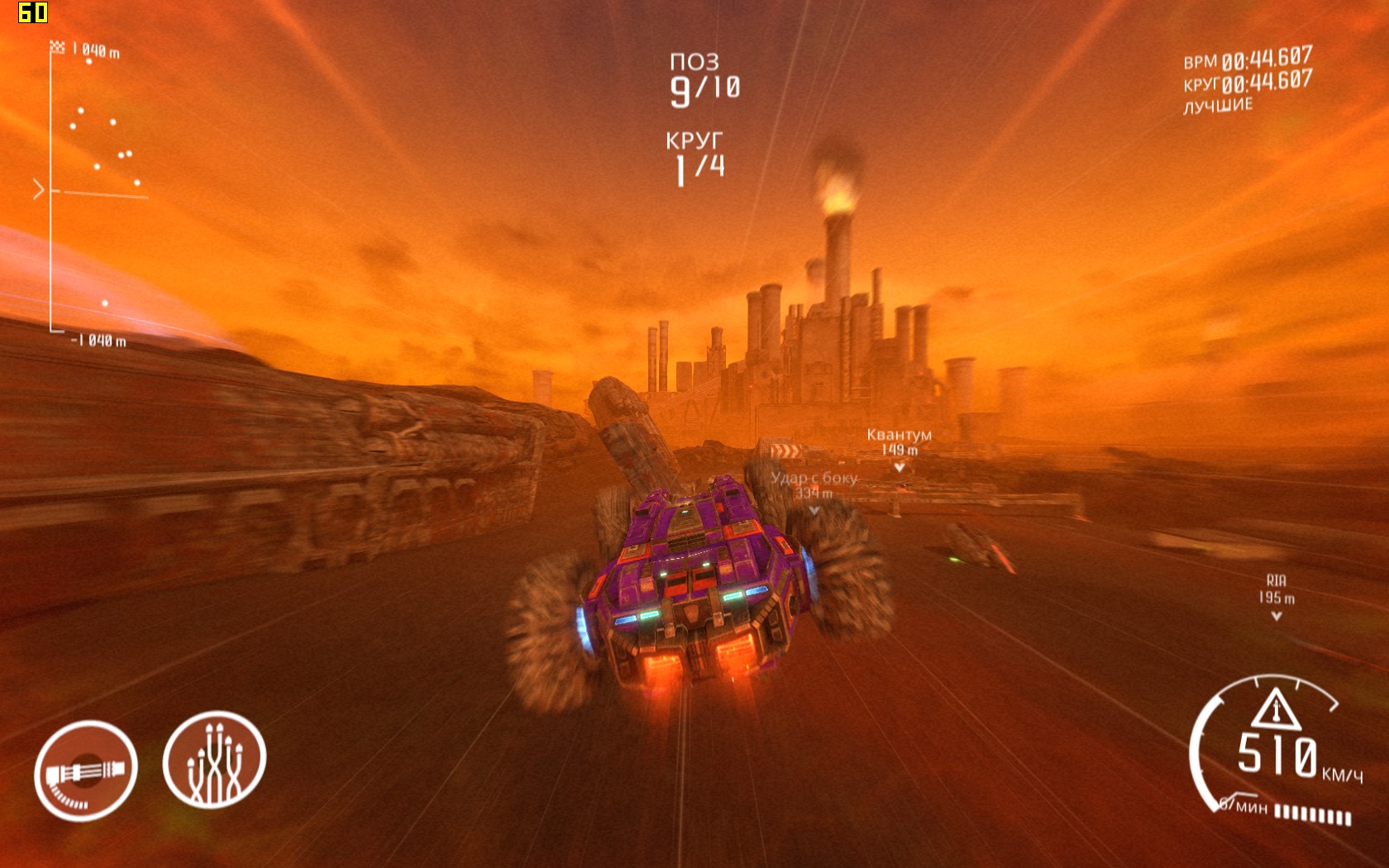This screenshot has height=868, width=1389.
Task: Select the missile salvo weapon icon
Action: click(214, 760)
